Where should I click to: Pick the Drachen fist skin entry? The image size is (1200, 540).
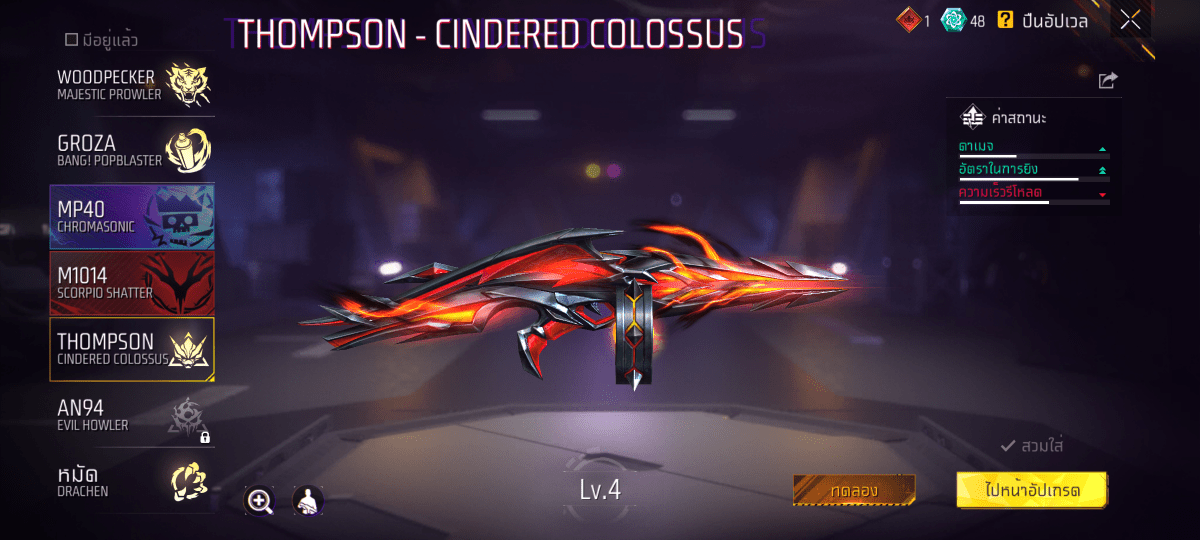coord(132,481)
